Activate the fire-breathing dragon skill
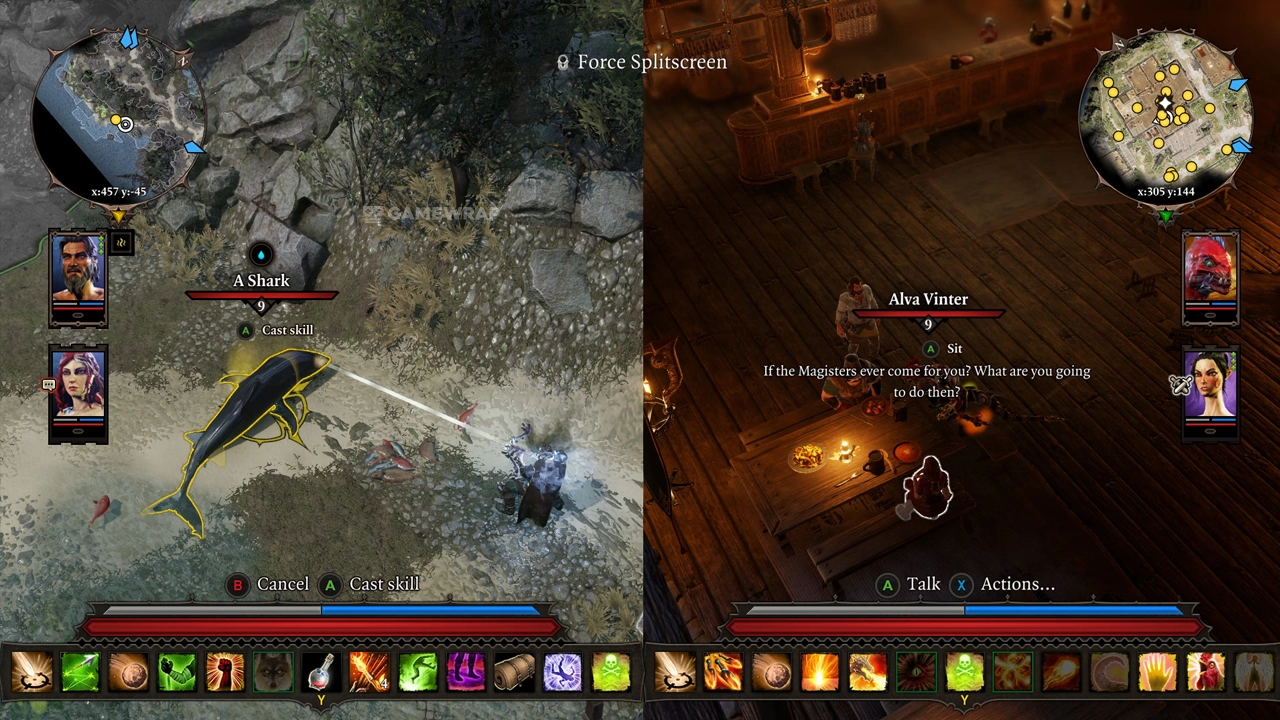The width and height of the screenshot is (1280, 720). 867,672
